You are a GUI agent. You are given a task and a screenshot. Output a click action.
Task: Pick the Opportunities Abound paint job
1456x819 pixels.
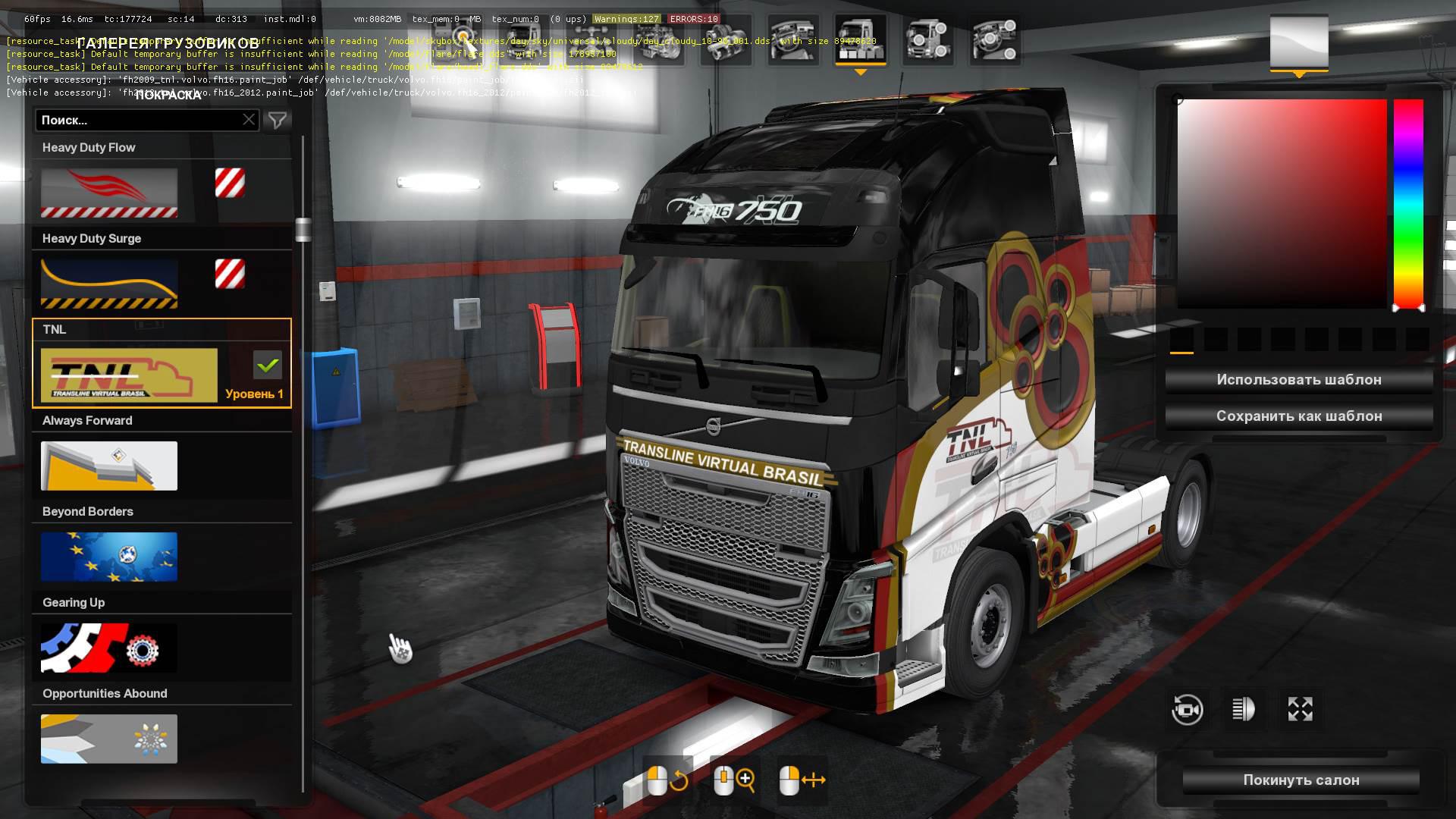coord(109,739)
